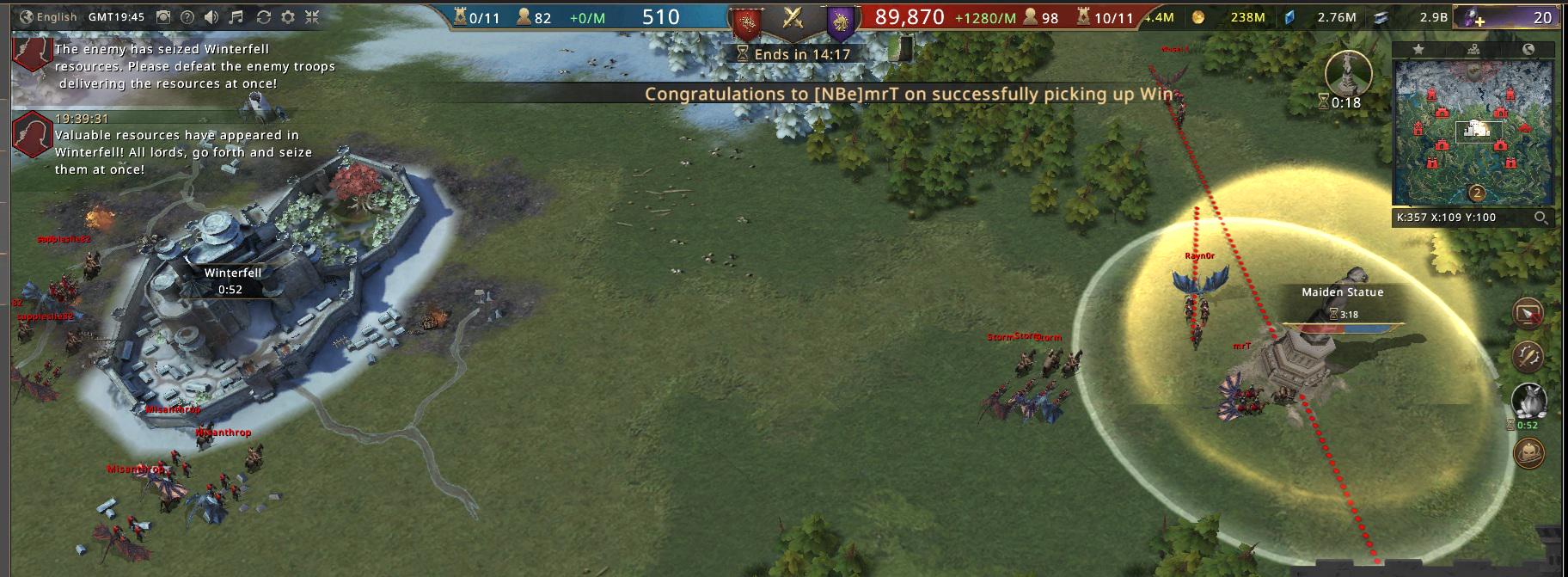This screenshot has width=1568, height=577.
Task: Switch to the minimap location markers tab
Action: [x=1473, y=49]
